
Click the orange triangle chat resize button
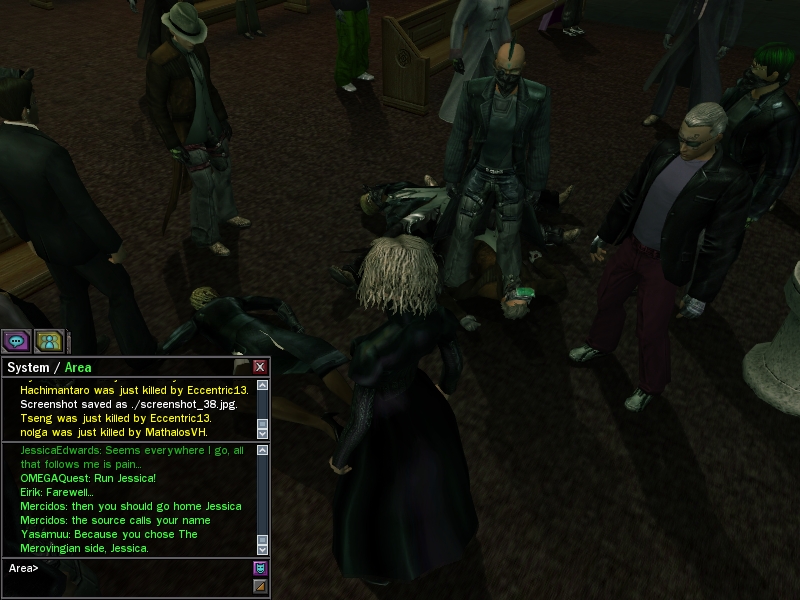pyautogui.click(x=260, y=586)
